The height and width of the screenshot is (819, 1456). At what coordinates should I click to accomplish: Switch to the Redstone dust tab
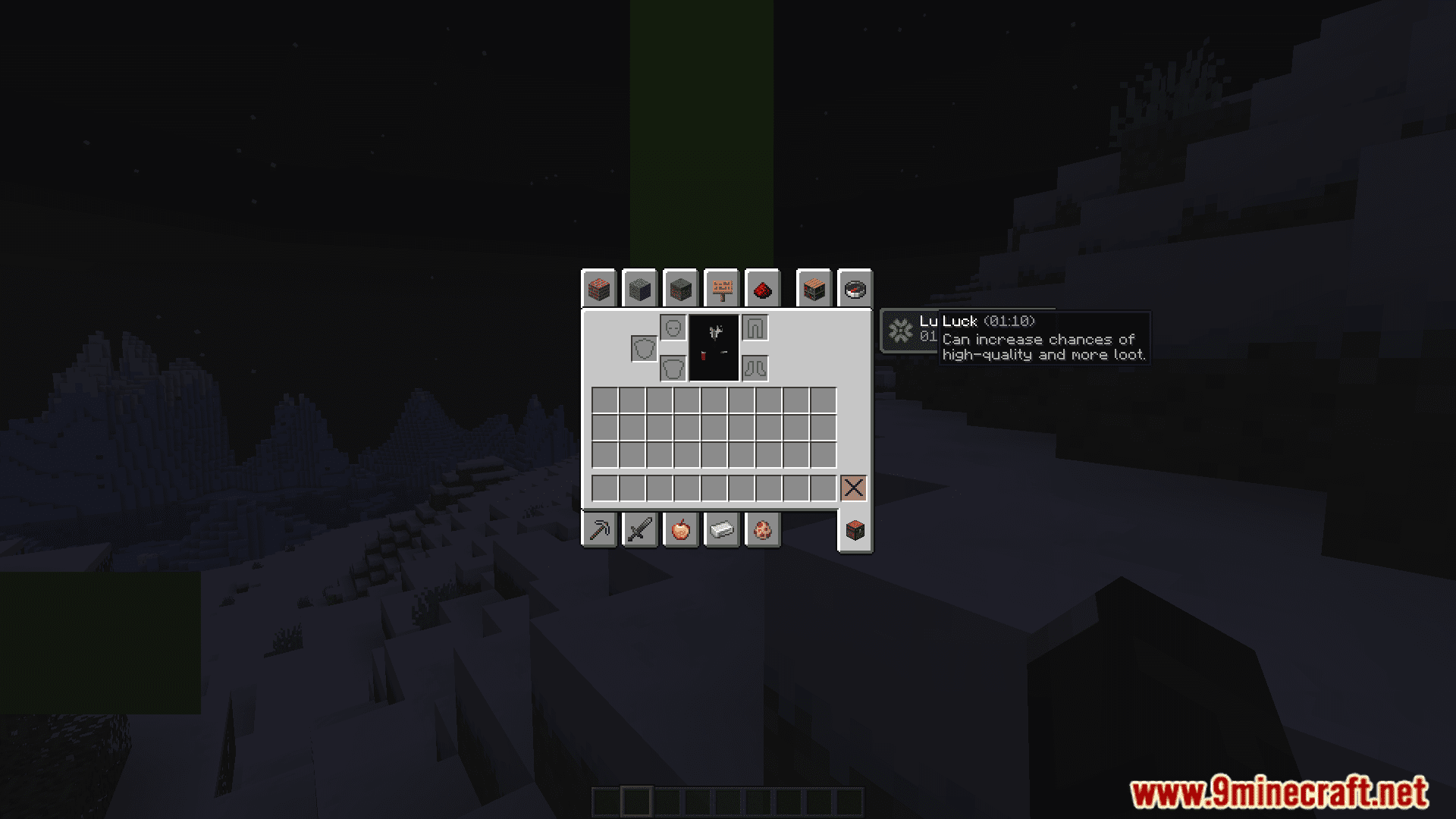[763, 289]
